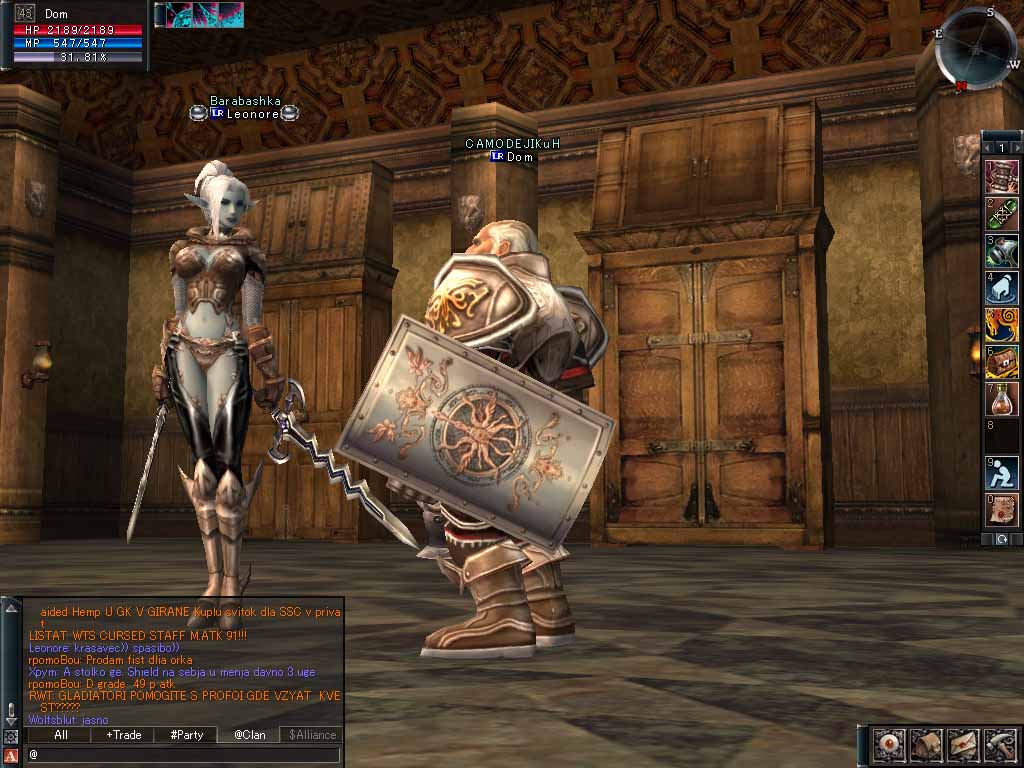Click the chat message input field
This screenshot has height=768, width=1024.
(x=185, y=754)
